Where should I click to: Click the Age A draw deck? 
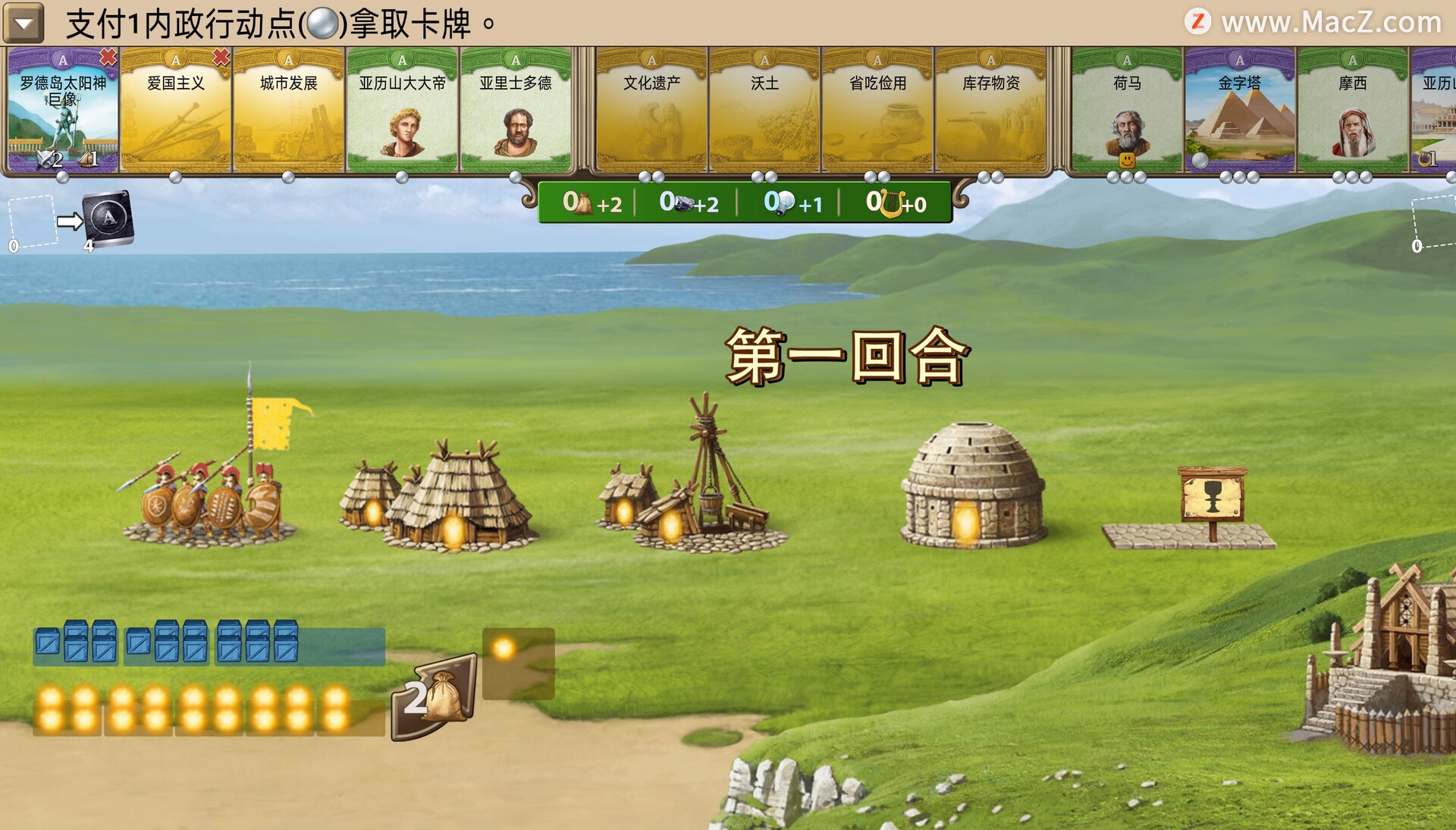[108, 220]
